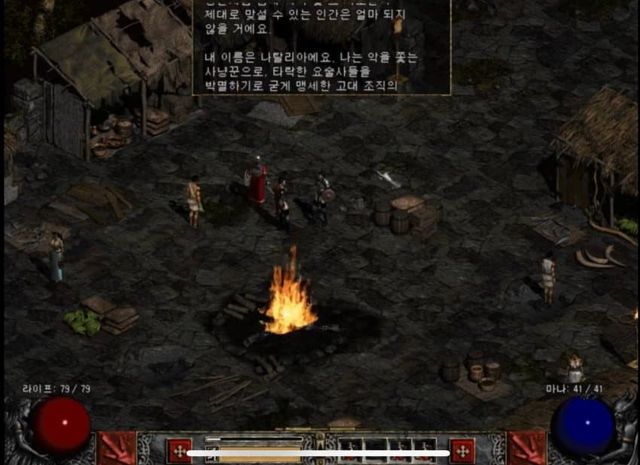Screen dimensions: 640x465
Task: Open the left-hand attack skill selector
Action: [x=117, y=448]
